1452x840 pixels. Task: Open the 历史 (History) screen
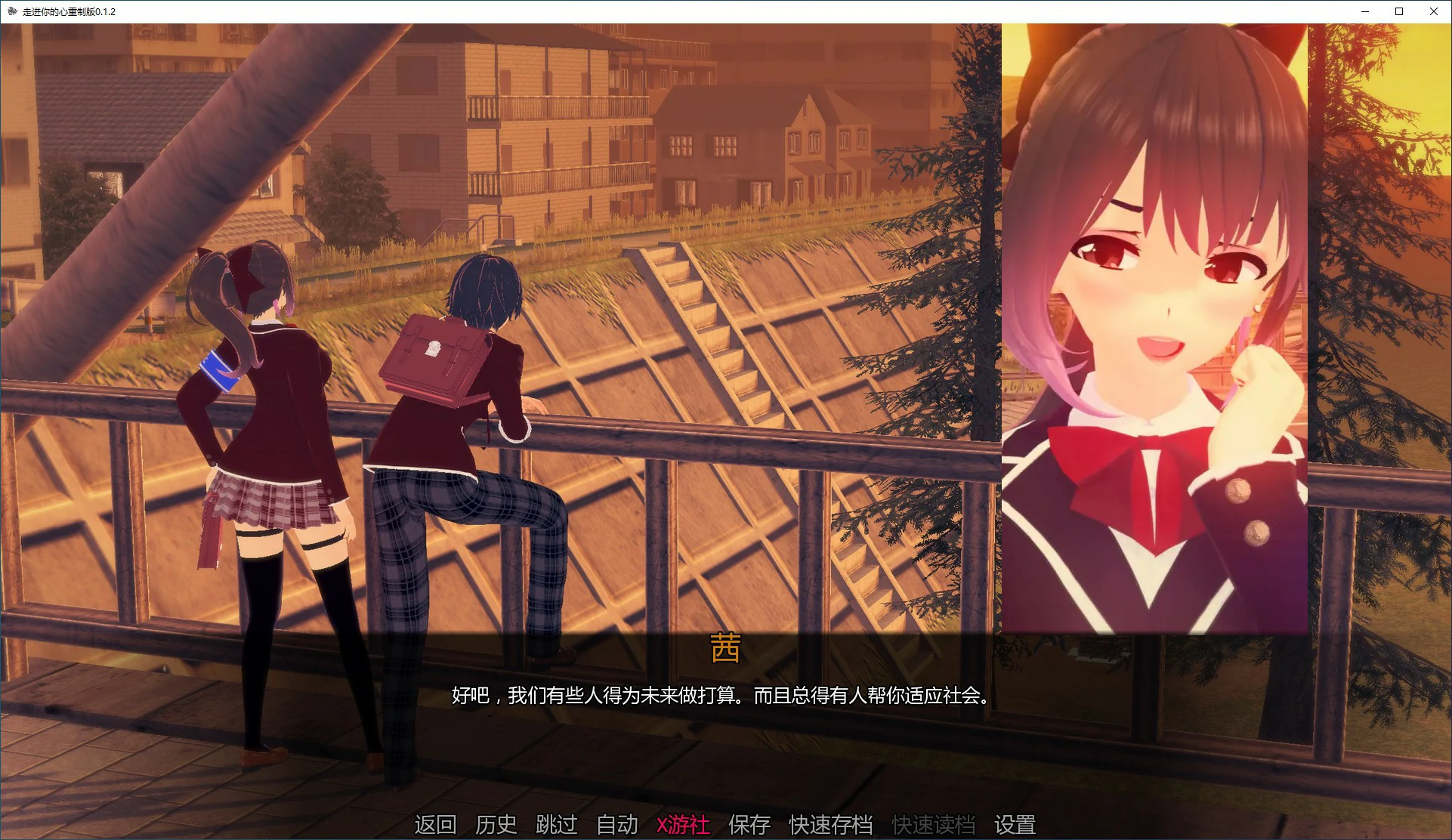click(496, 825)
